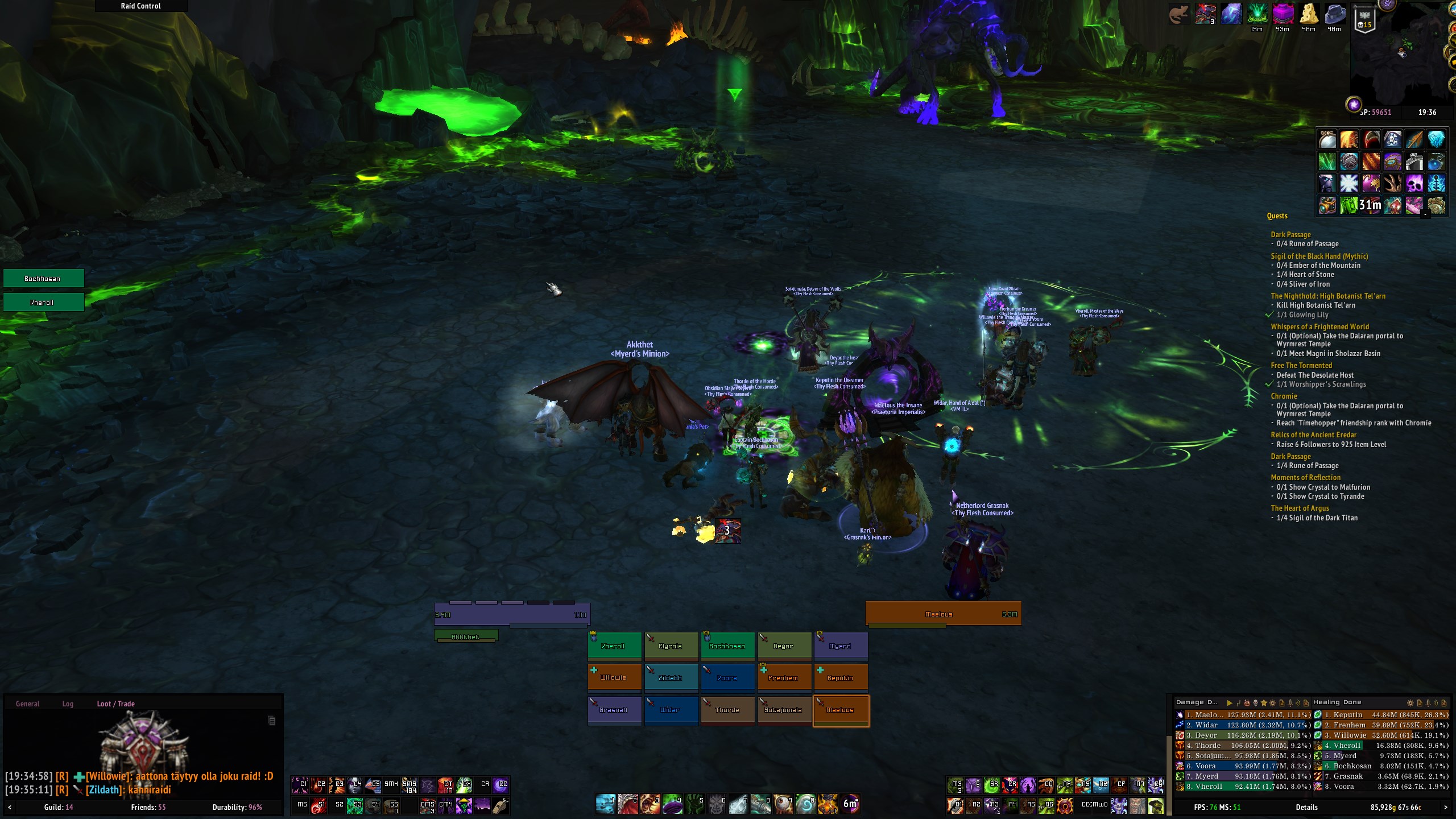This screenshot has height=819, width=1456.
Task: Switch to the Loot / Trade tab
Action: 115,704
